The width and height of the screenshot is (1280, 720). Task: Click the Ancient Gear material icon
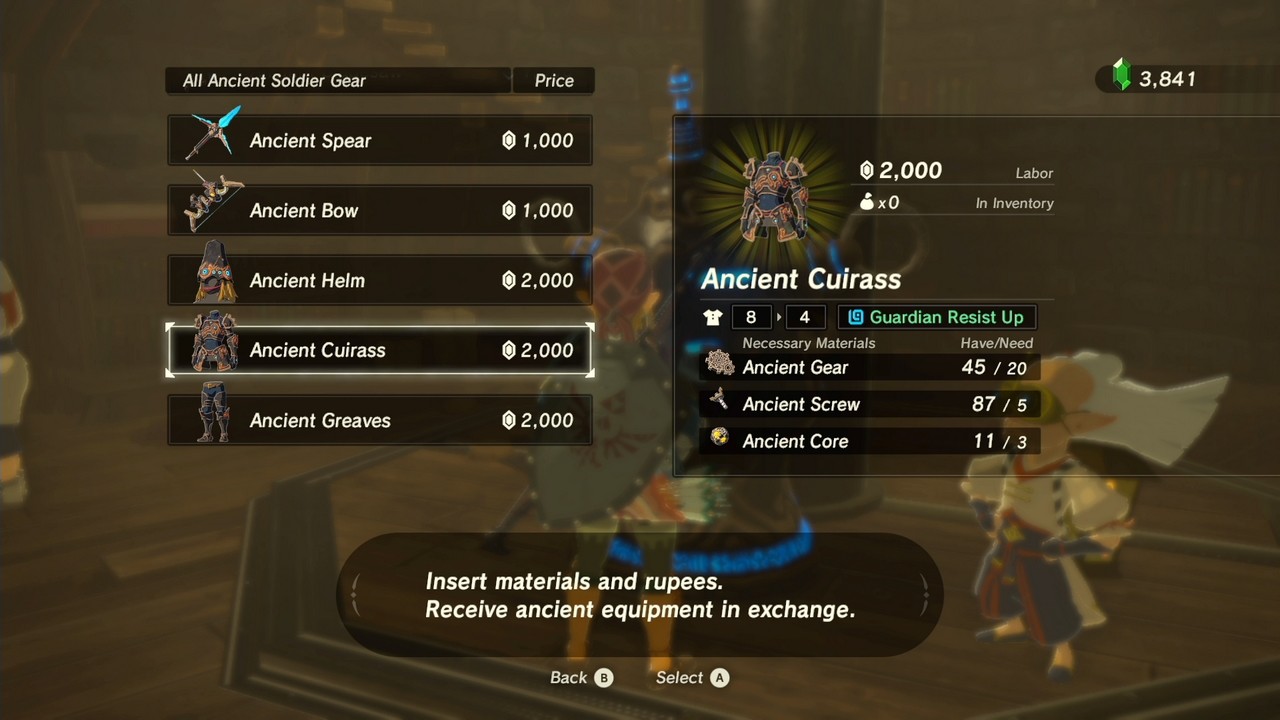(x=720, y=366)
